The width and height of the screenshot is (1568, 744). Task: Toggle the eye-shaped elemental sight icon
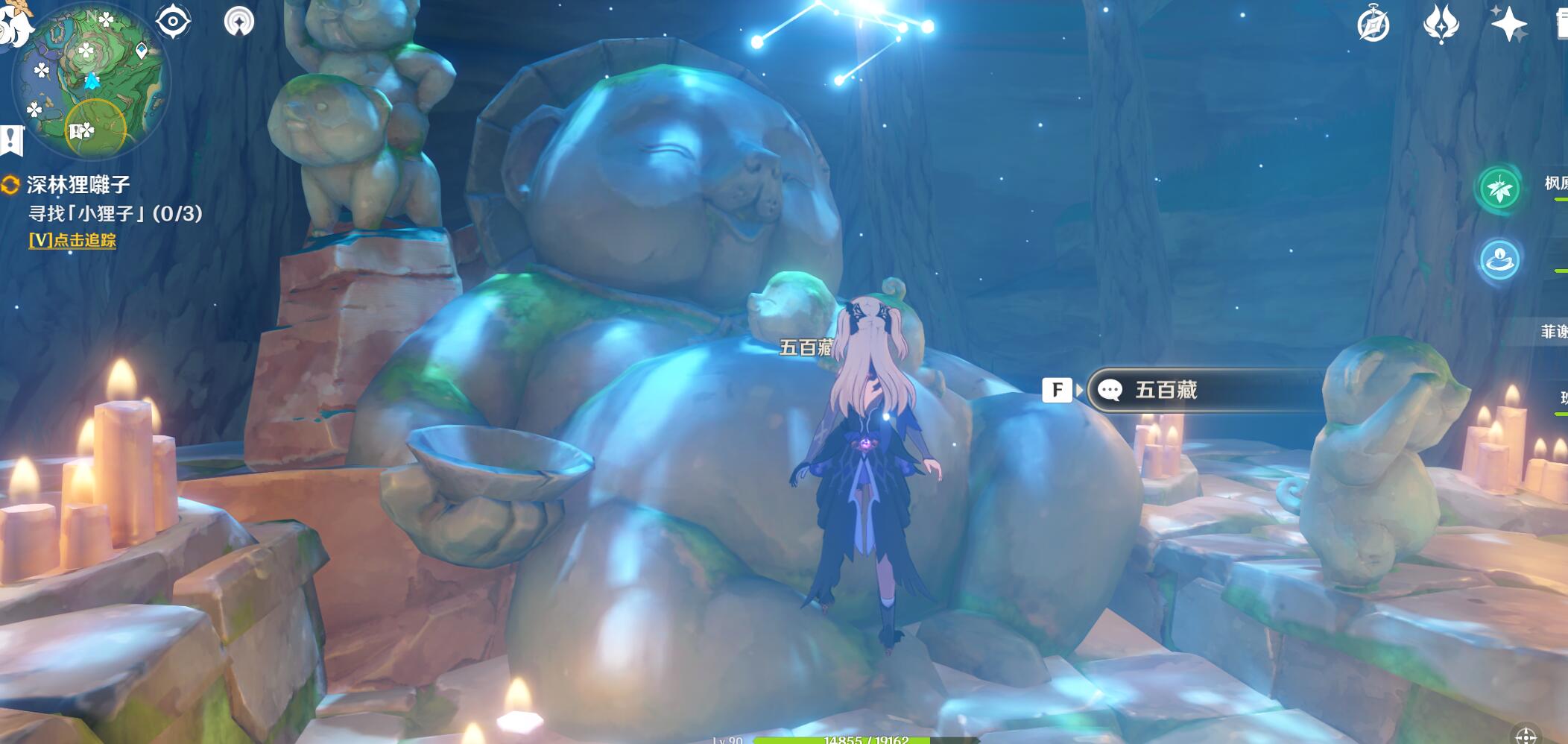(173, 21)
